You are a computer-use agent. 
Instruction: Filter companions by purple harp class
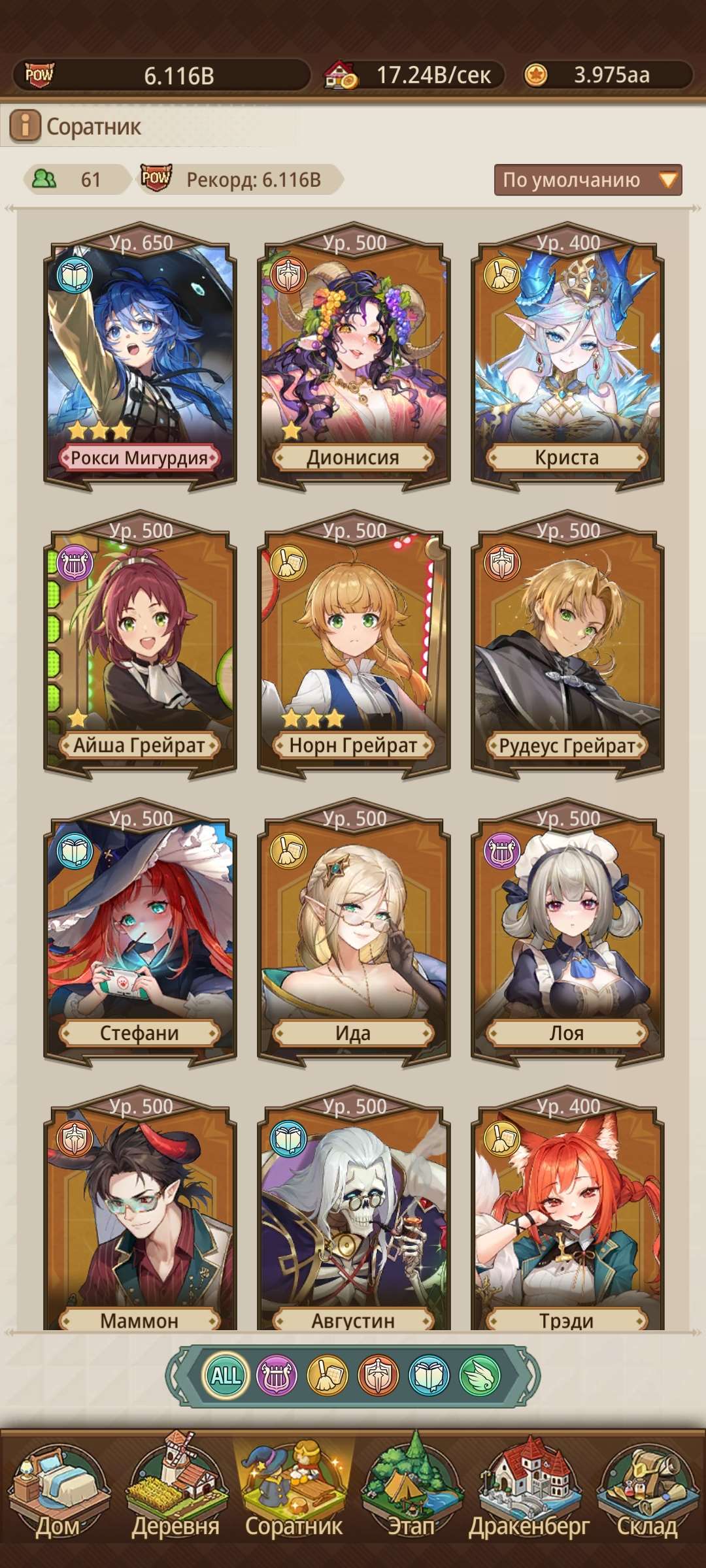pos(277,1375)
